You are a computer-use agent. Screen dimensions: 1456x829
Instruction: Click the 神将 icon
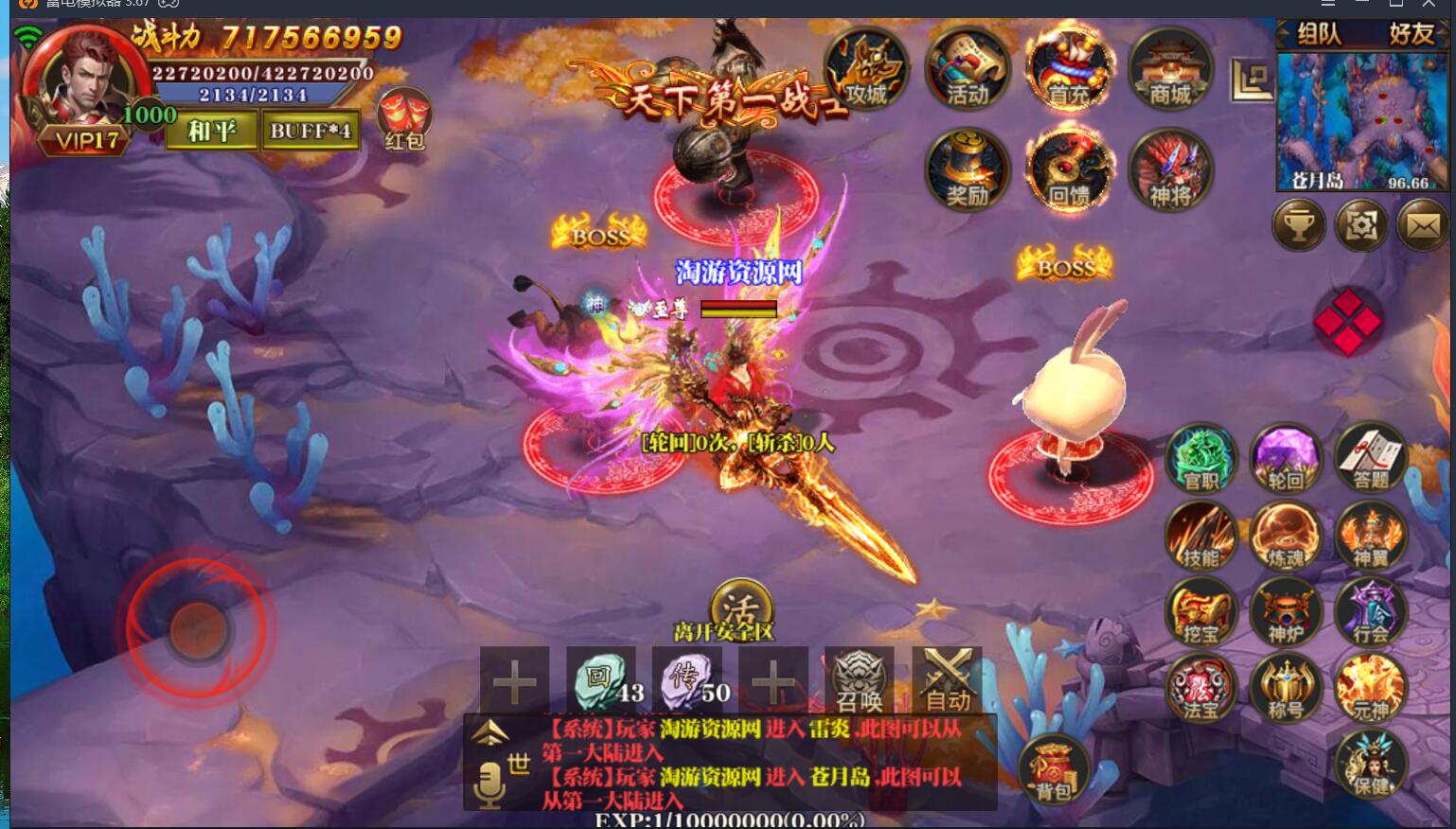click(x=1170, y=171)
